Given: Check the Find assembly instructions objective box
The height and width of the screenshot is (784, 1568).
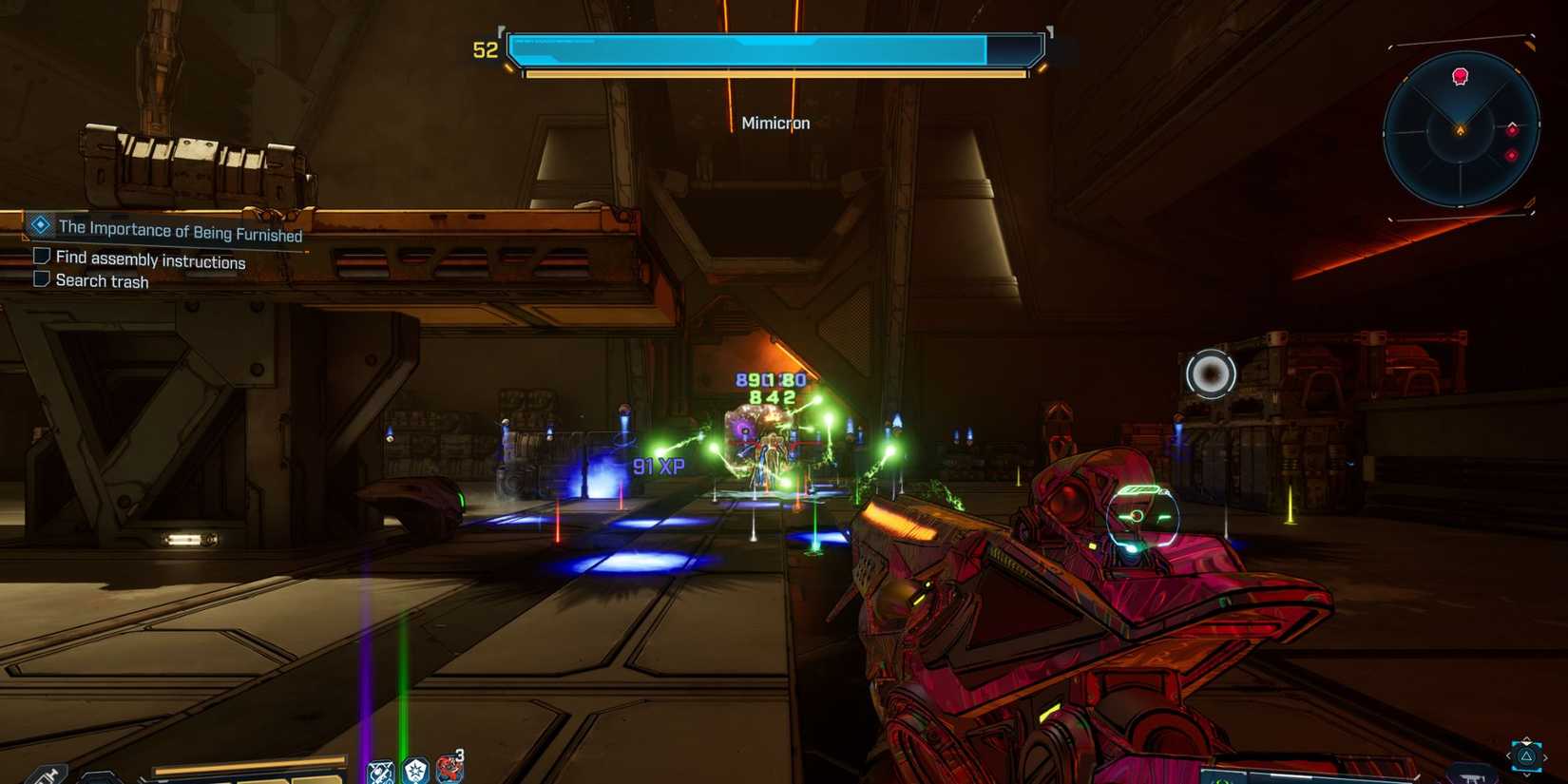Looking at the screenshot, I should point(42,255).
